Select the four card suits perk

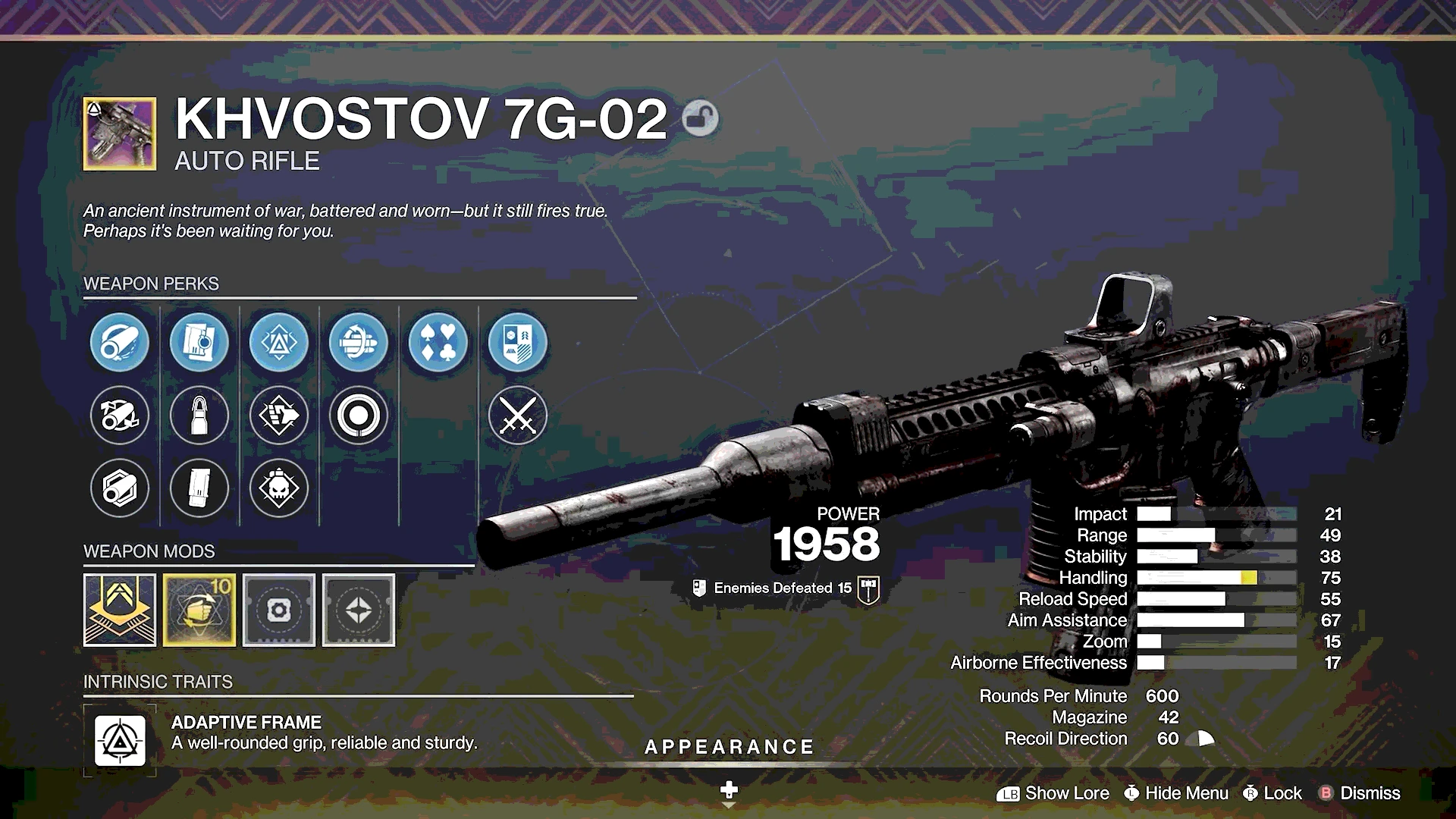point(438,343)
